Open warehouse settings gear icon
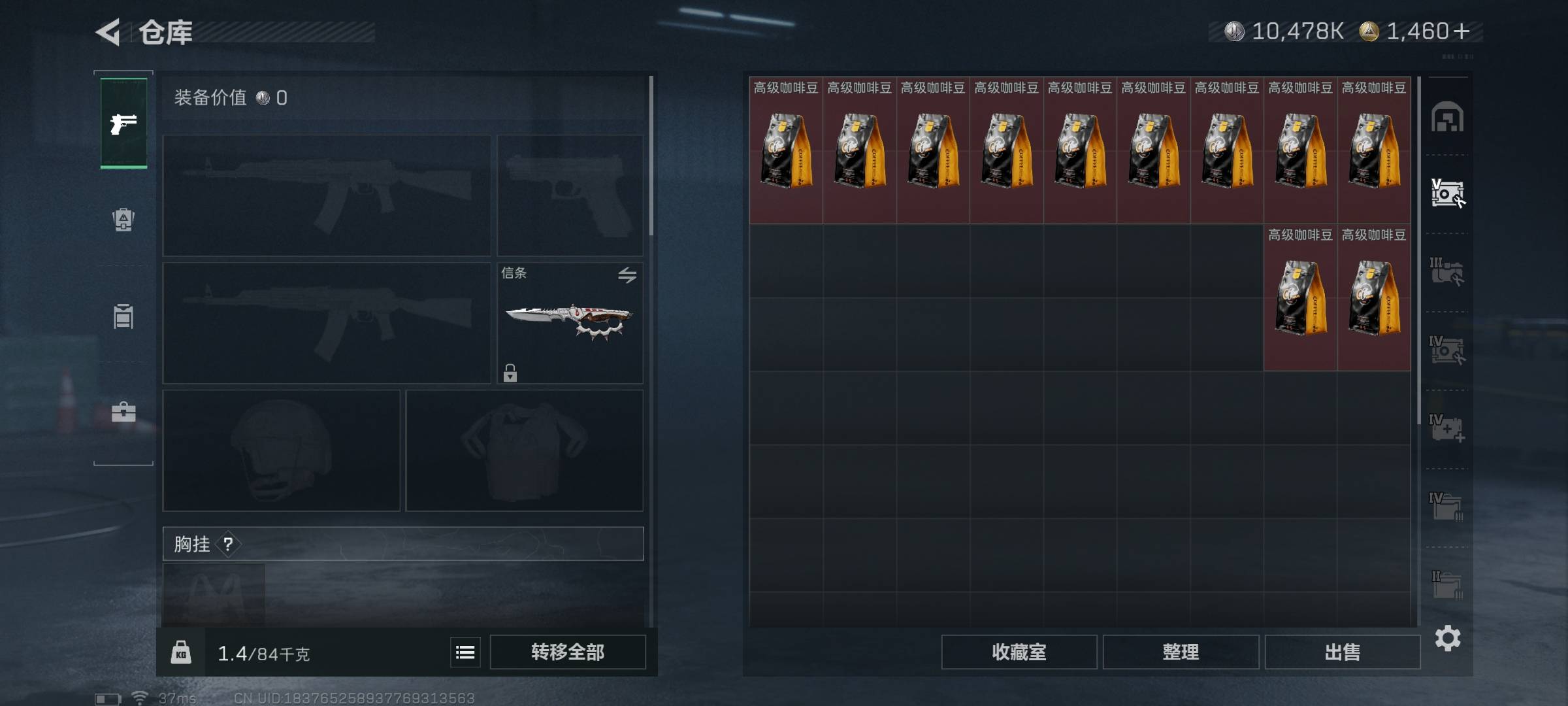Viewport: 1568px width, 706px height. tap(1448, 638)
